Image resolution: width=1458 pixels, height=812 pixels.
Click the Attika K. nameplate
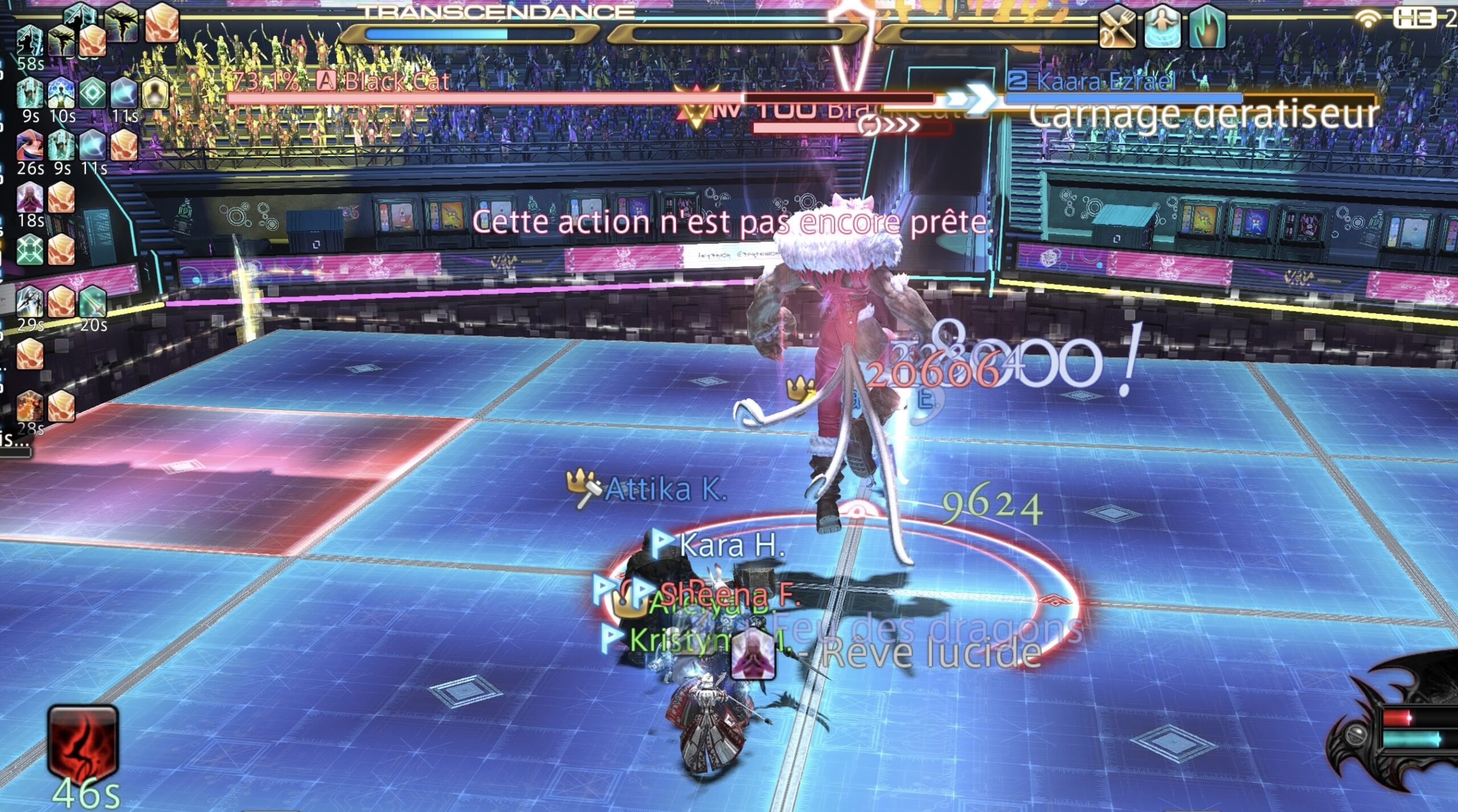tap(665, 490)
